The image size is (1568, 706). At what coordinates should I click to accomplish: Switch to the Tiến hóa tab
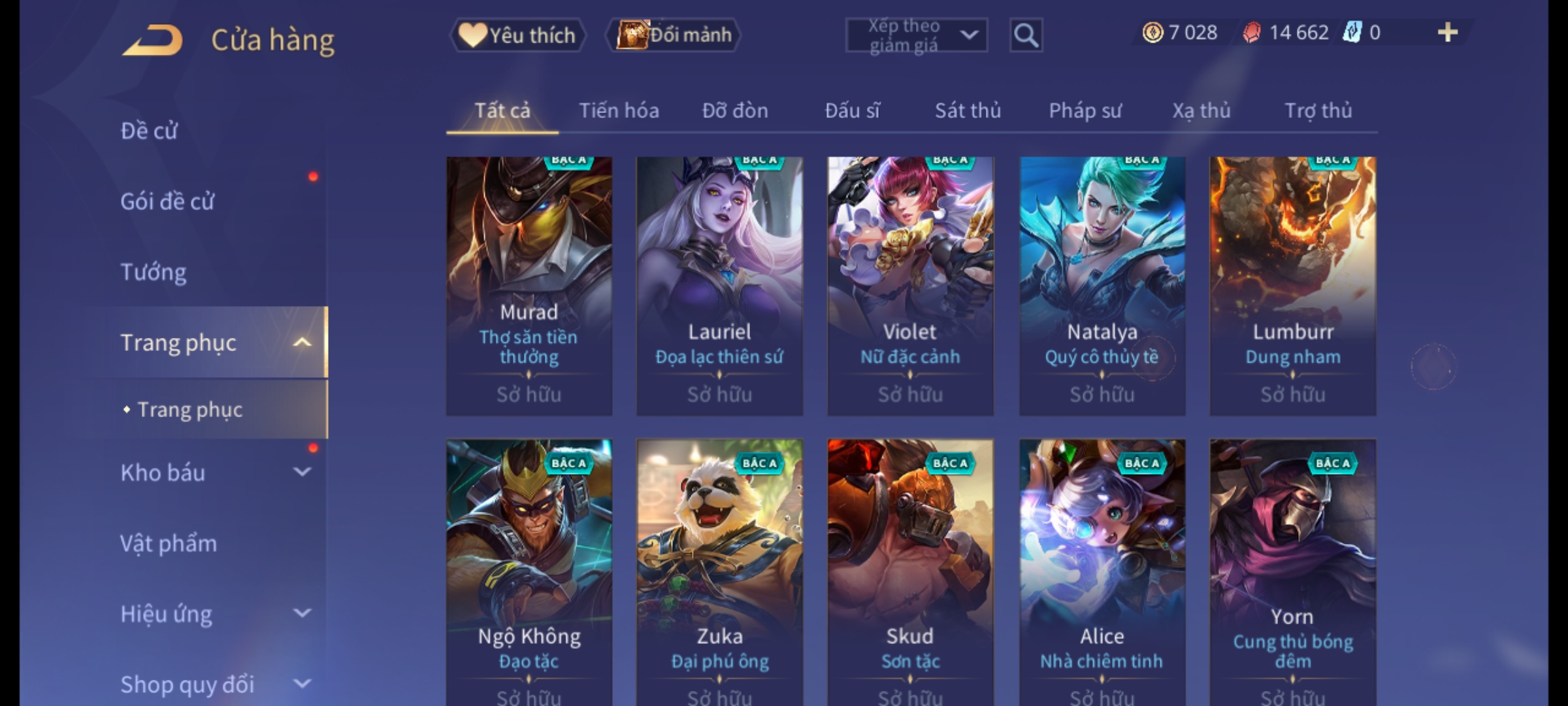[619, 110]
